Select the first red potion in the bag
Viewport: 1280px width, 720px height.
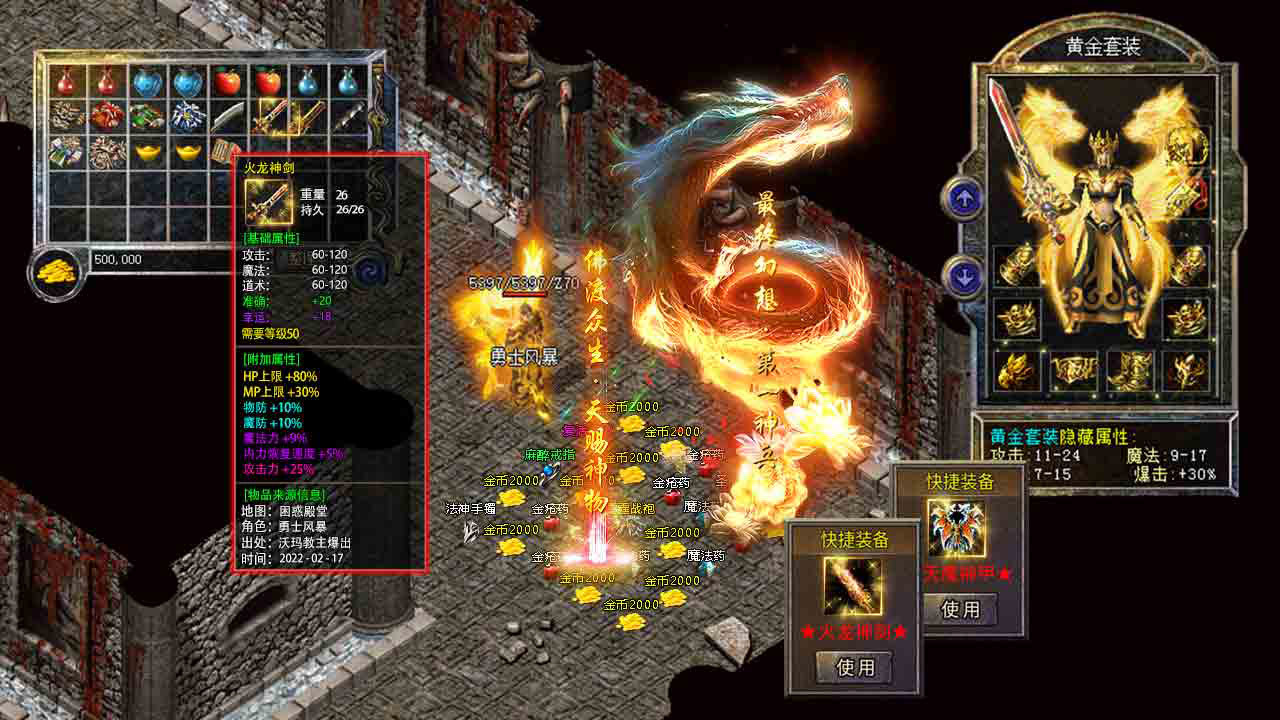coord(66,80)
